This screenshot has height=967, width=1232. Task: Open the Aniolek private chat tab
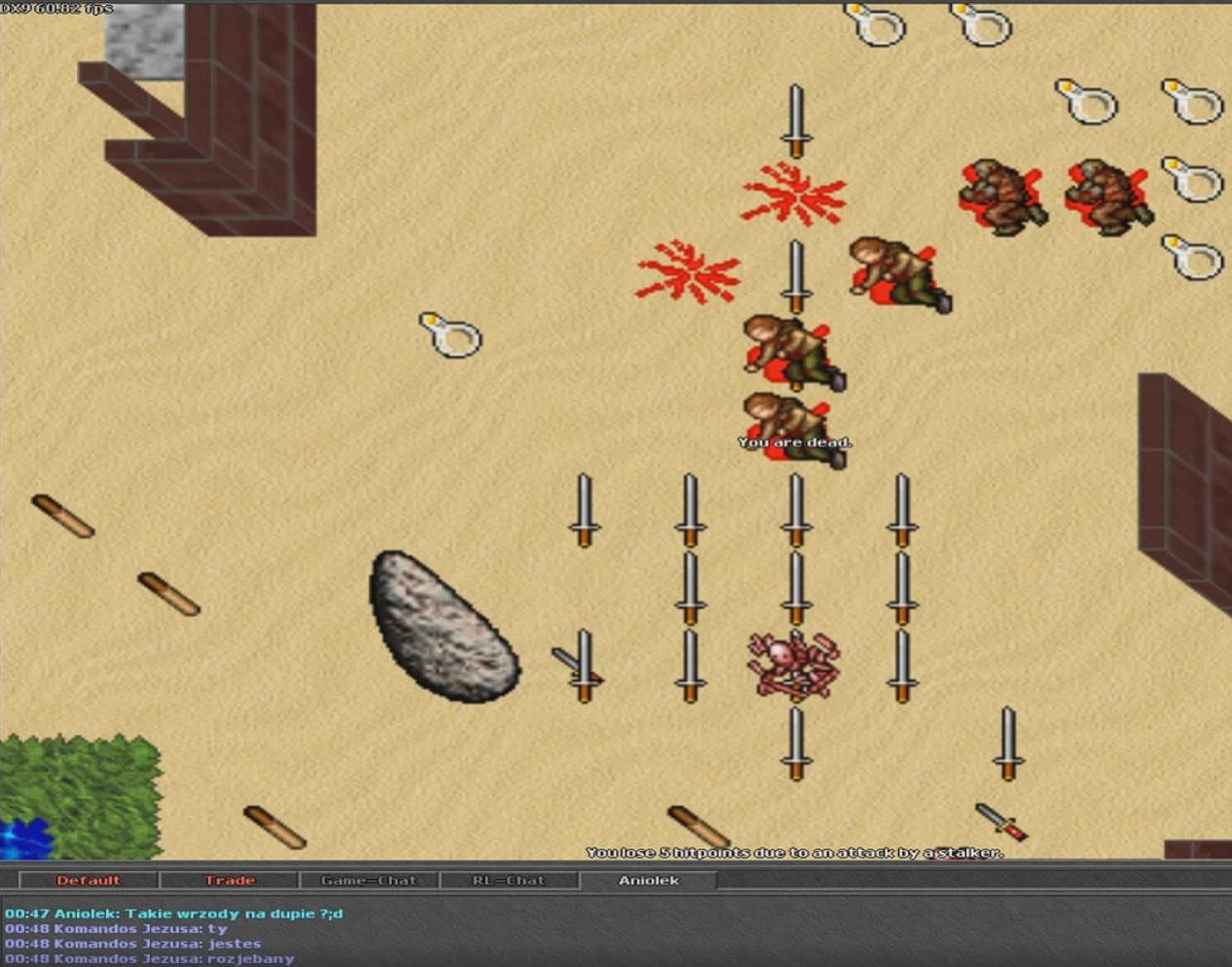pyautogui.click(x=649, y=880)
